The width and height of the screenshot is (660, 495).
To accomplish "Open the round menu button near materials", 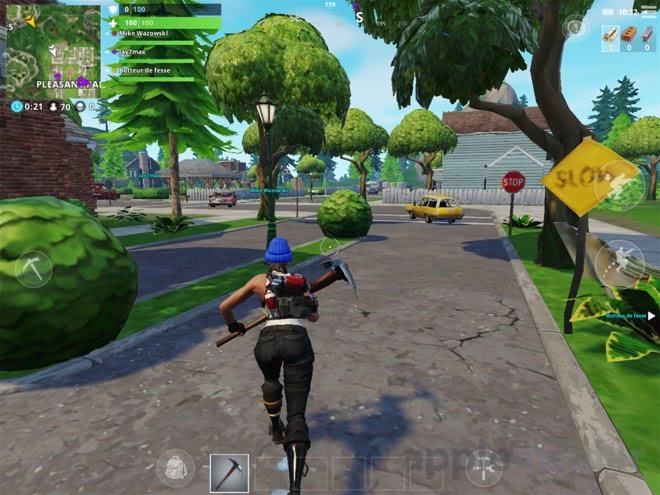I will tap(576, 28).
